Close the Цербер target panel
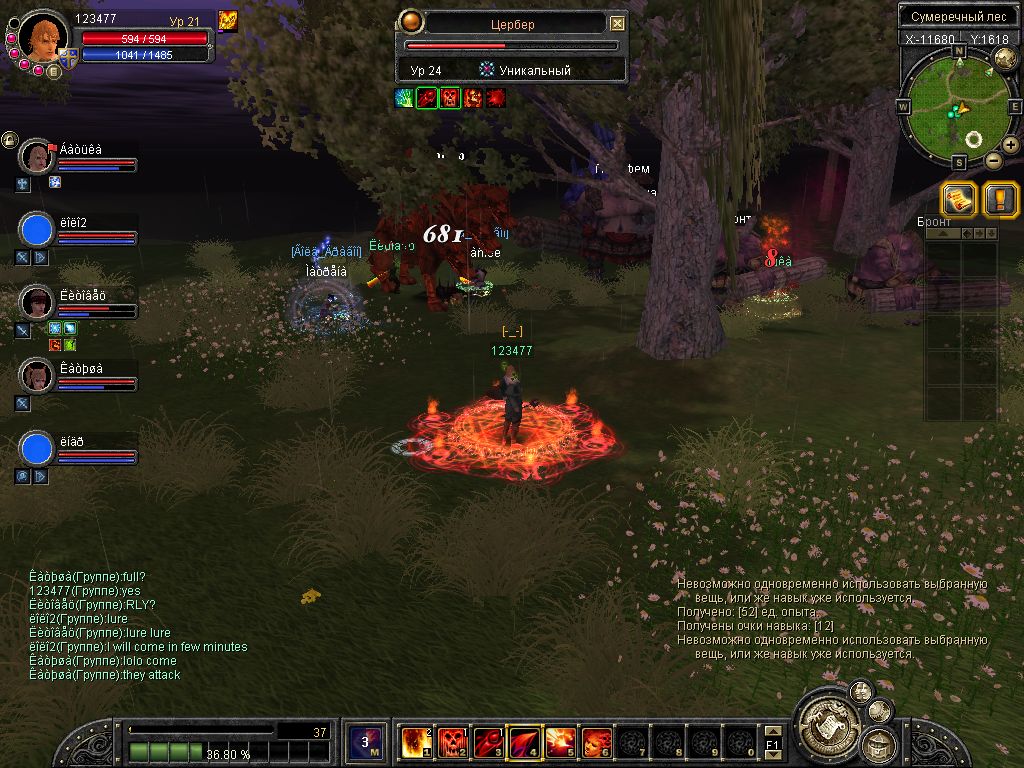1024x768 pixels. point(617,23)
